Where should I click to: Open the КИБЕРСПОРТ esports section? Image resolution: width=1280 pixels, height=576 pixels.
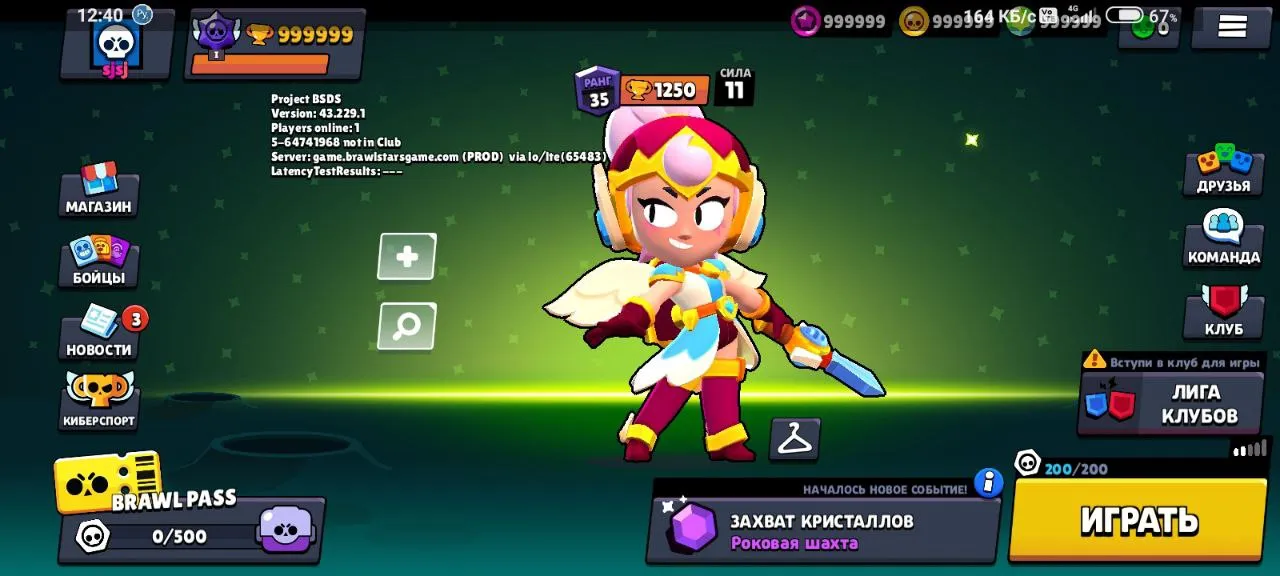click(99, 400)
